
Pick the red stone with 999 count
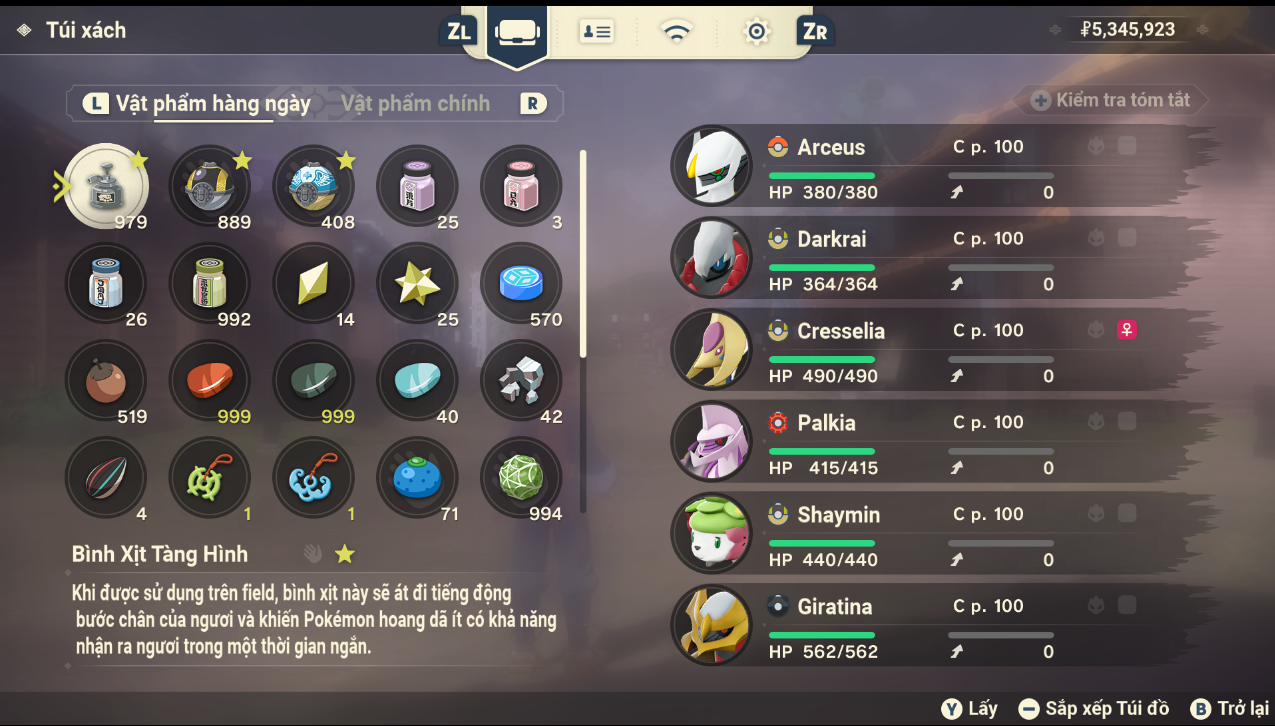point(210,381)
